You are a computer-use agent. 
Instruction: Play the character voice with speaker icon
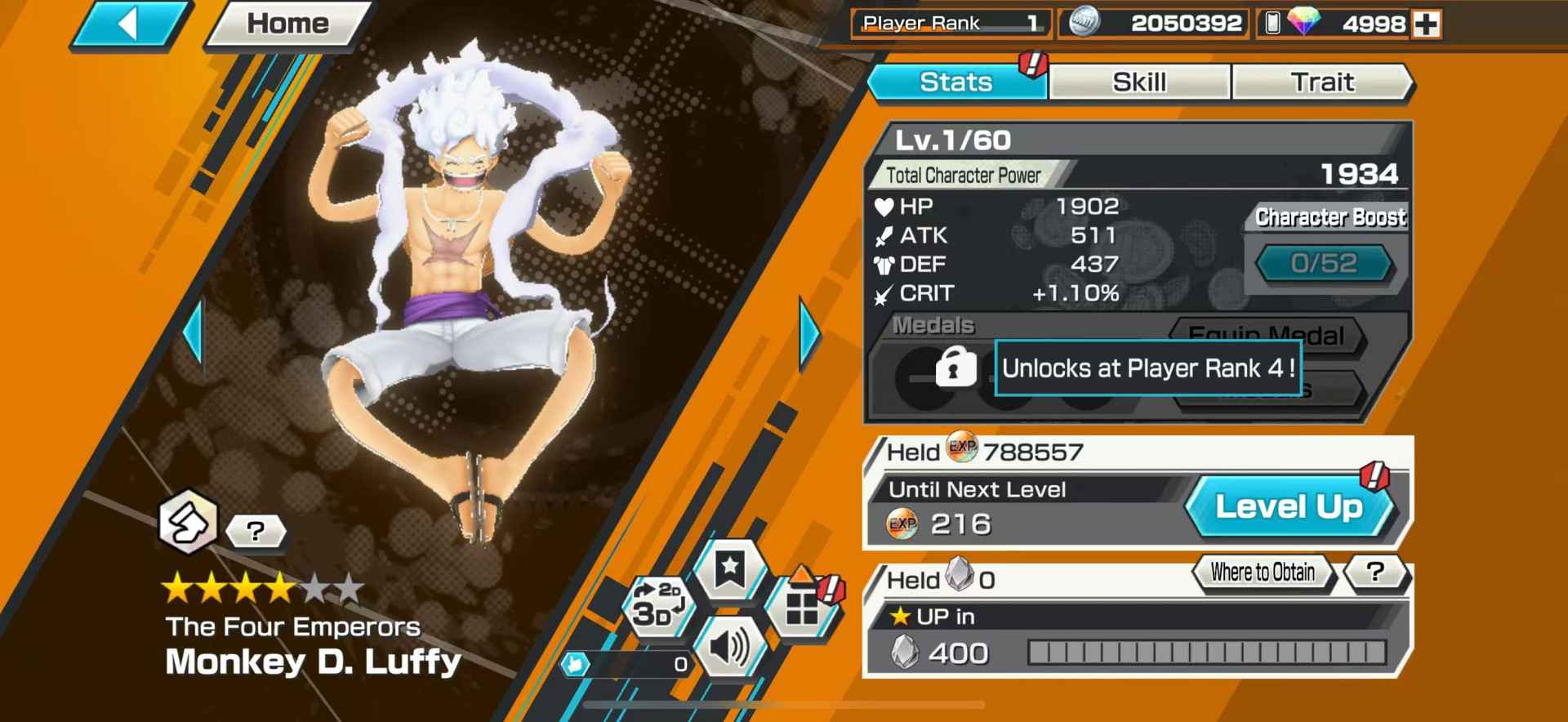729,648
